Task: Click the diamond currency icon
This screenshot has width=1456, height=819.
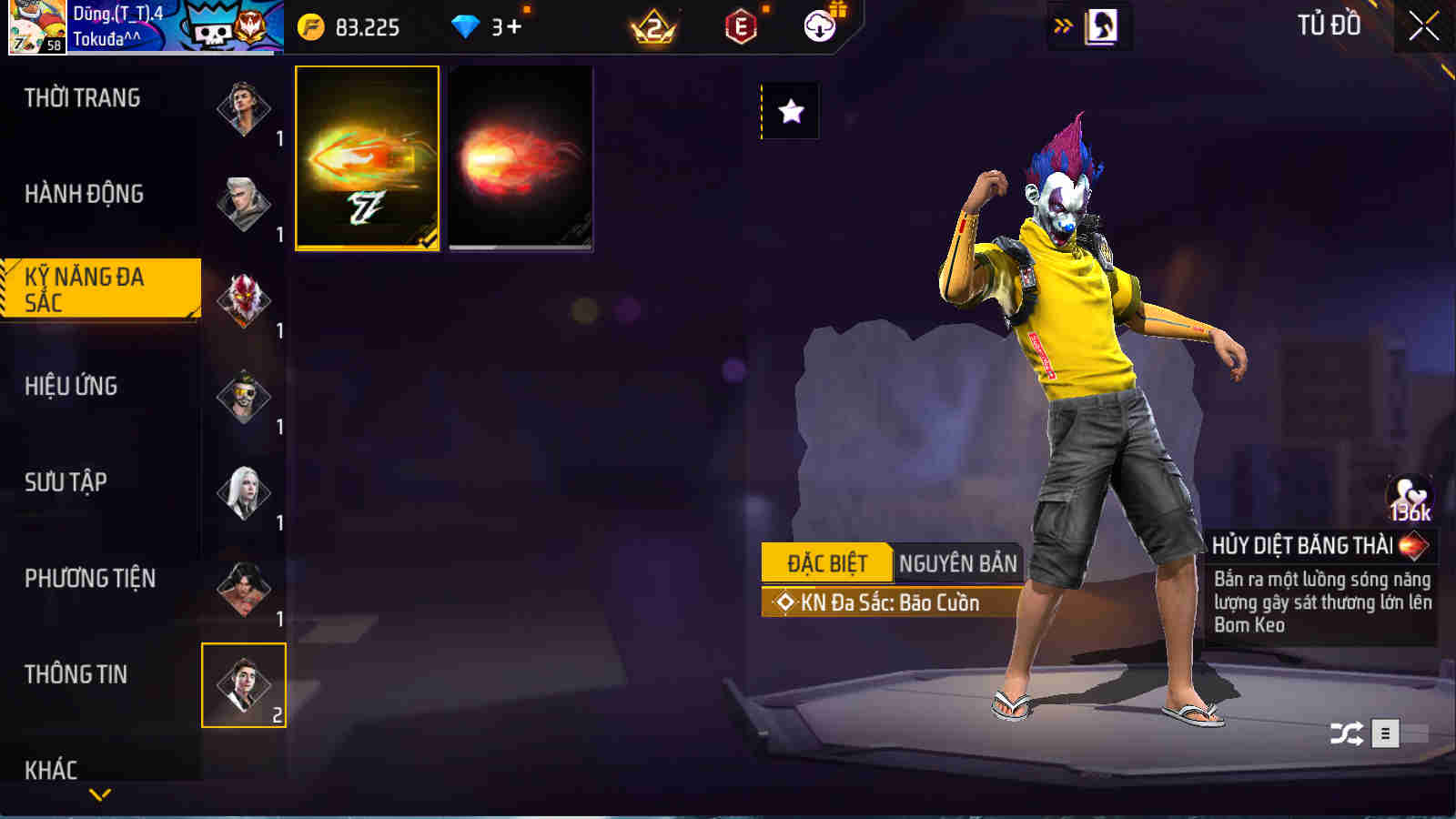Action: [x=467, y=26]
